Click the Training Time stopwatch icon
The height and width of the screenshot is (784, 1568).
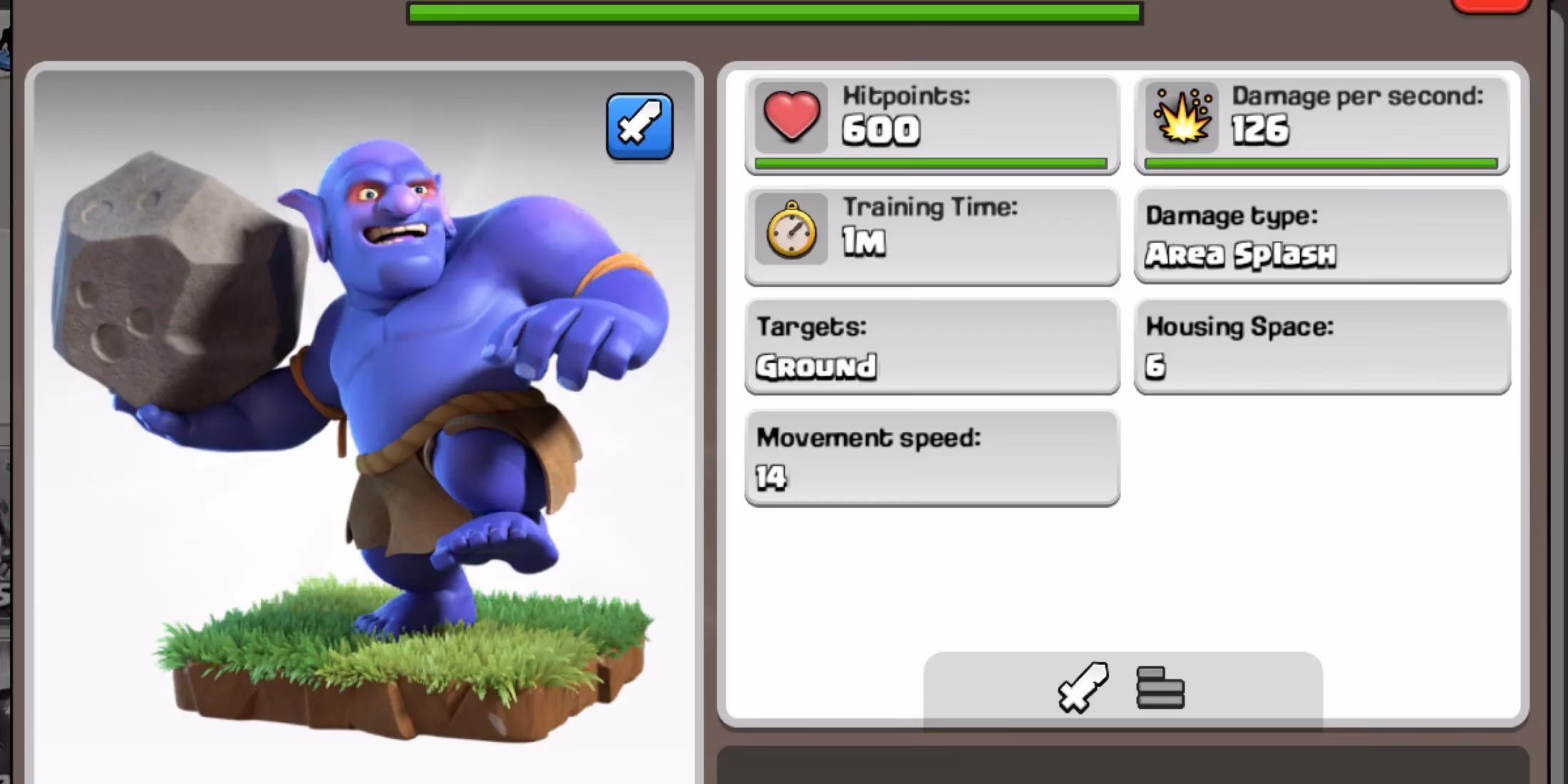click(791, 232)
